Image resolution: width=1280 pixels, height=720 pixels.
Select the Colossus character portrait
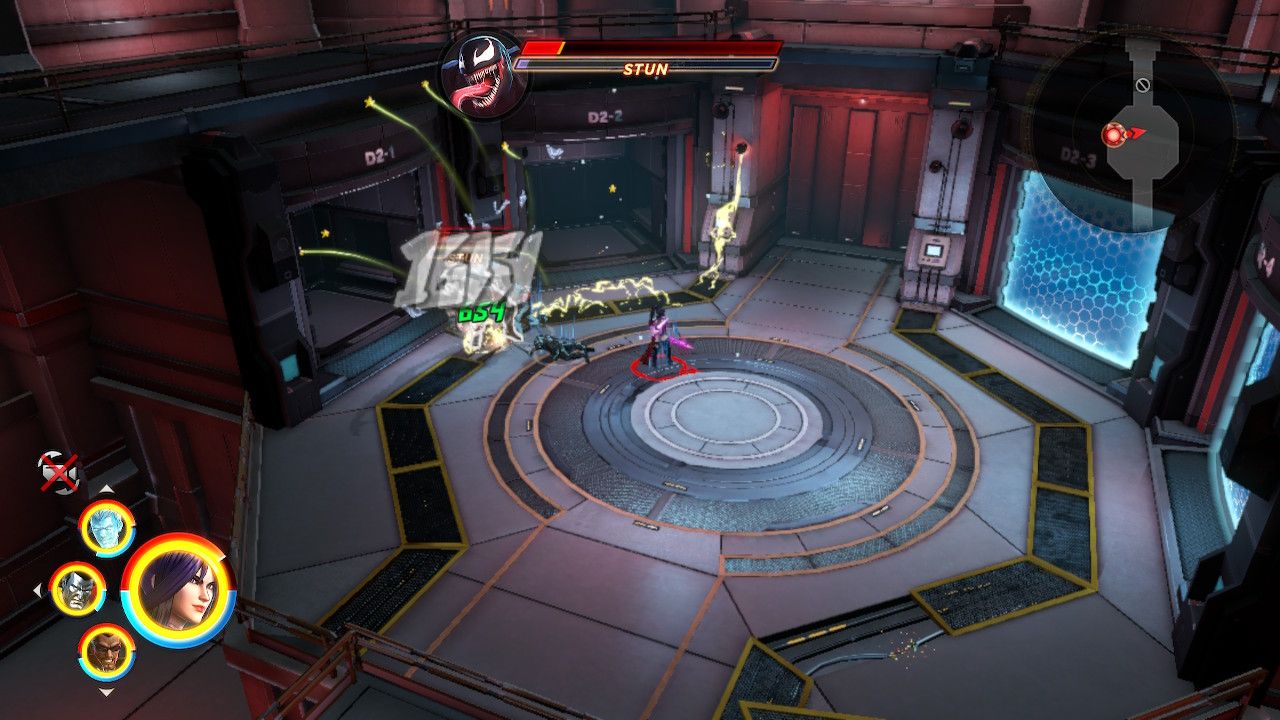[78, 590]
